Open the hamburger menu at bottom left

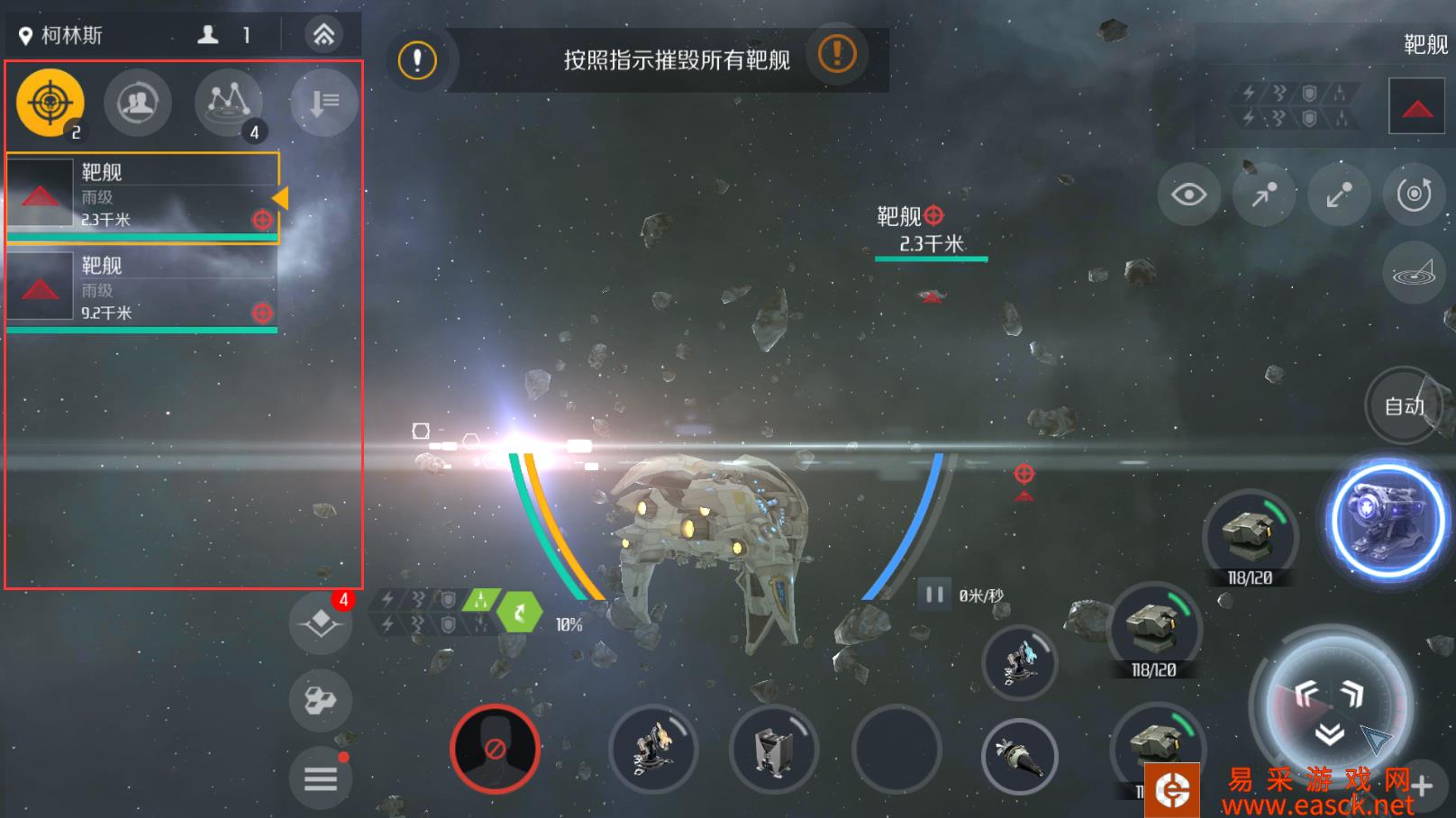(320, 777)
